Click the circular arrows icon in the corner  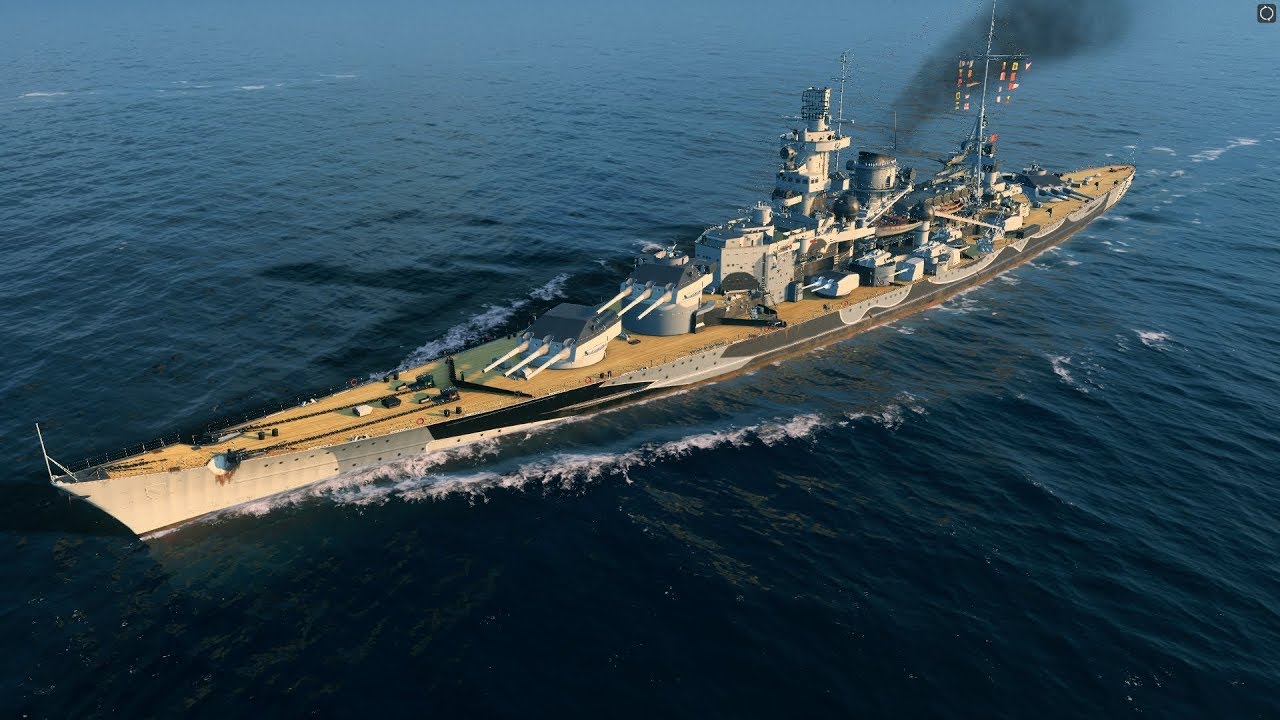(1266, 13)
